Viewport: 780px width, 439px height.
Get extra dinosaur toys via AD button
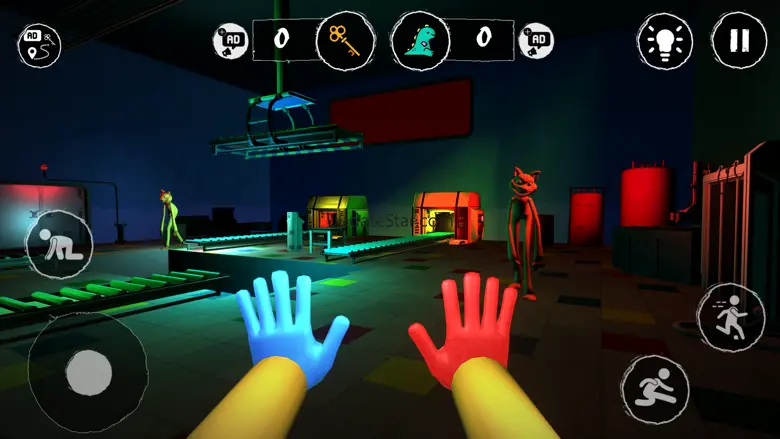[x=537, y=41]
